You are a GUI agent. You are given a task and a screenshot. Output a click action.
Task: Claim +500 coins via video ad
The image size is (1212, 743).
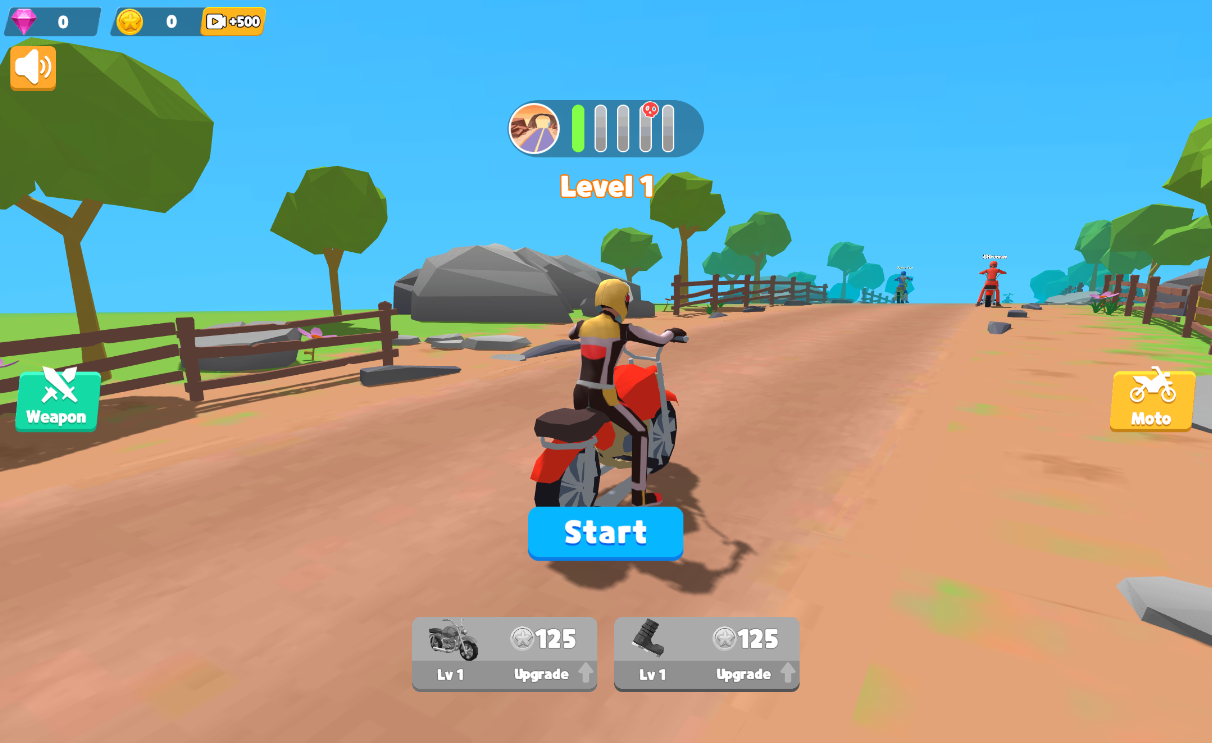233,21
